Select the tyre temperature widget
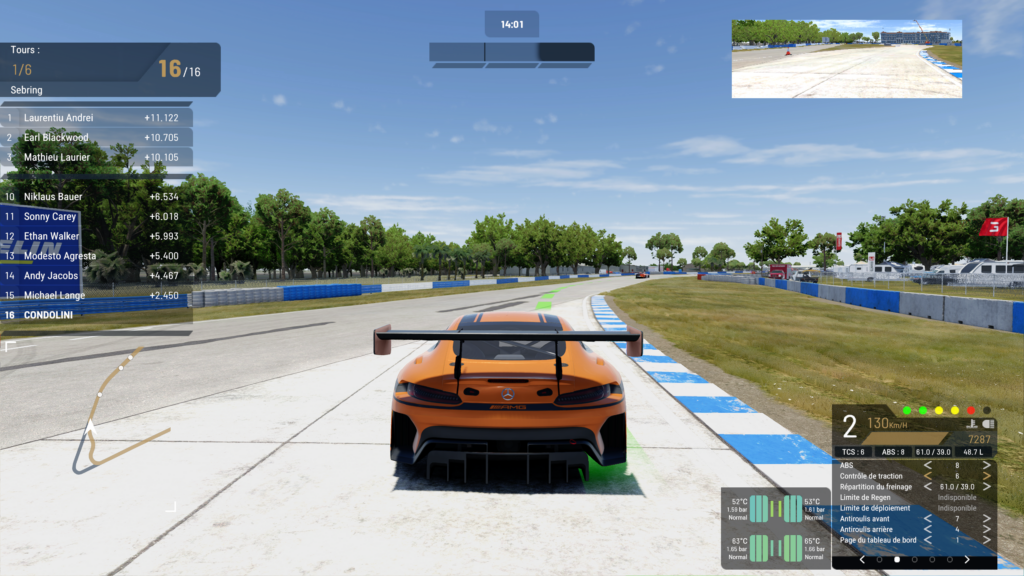The height and width of the screenshot is (576, 1024). pyautogui.click(x=775, y=528)
